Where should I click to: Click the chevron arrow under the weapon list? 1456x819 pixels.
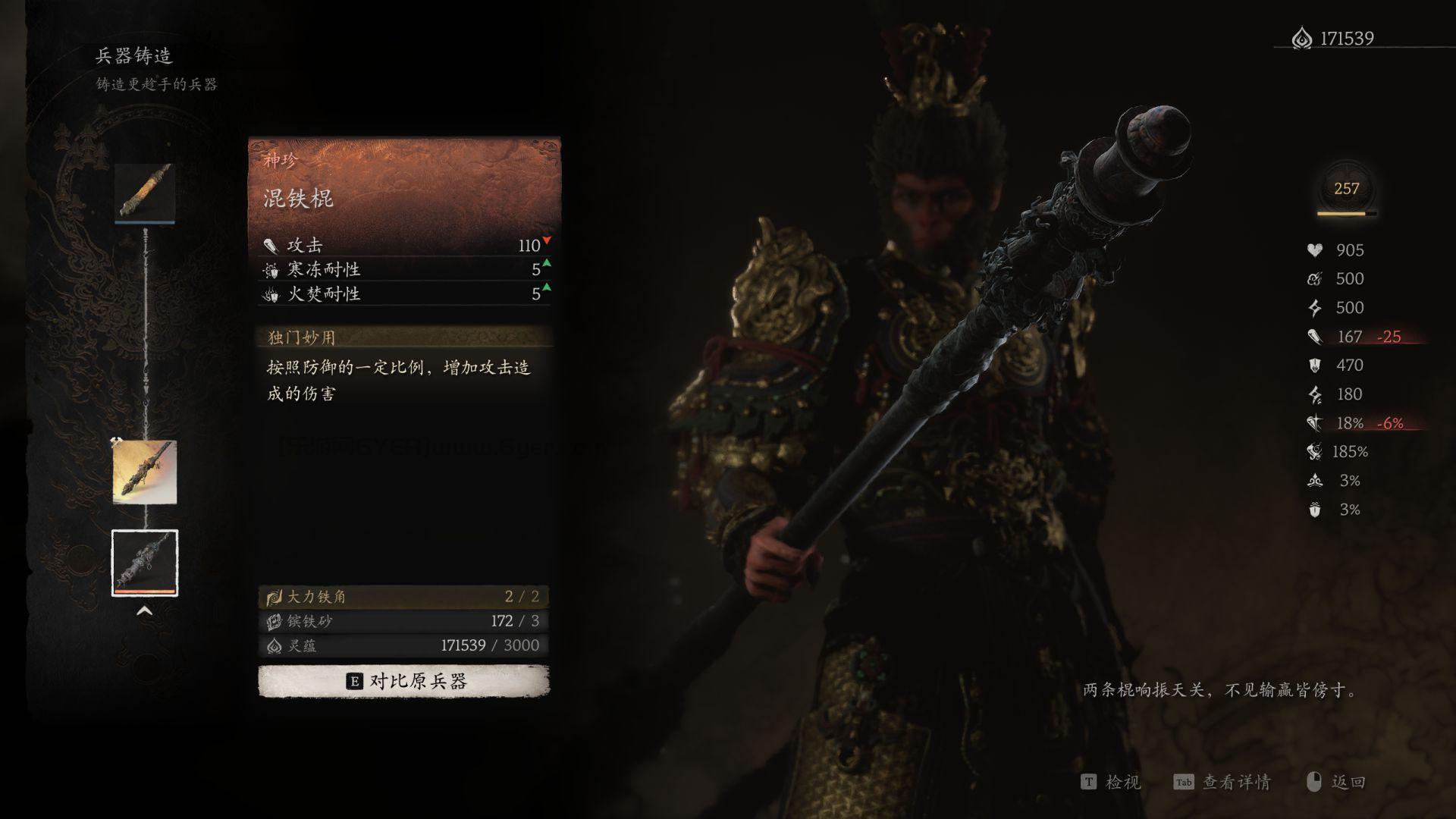[144, 611]
